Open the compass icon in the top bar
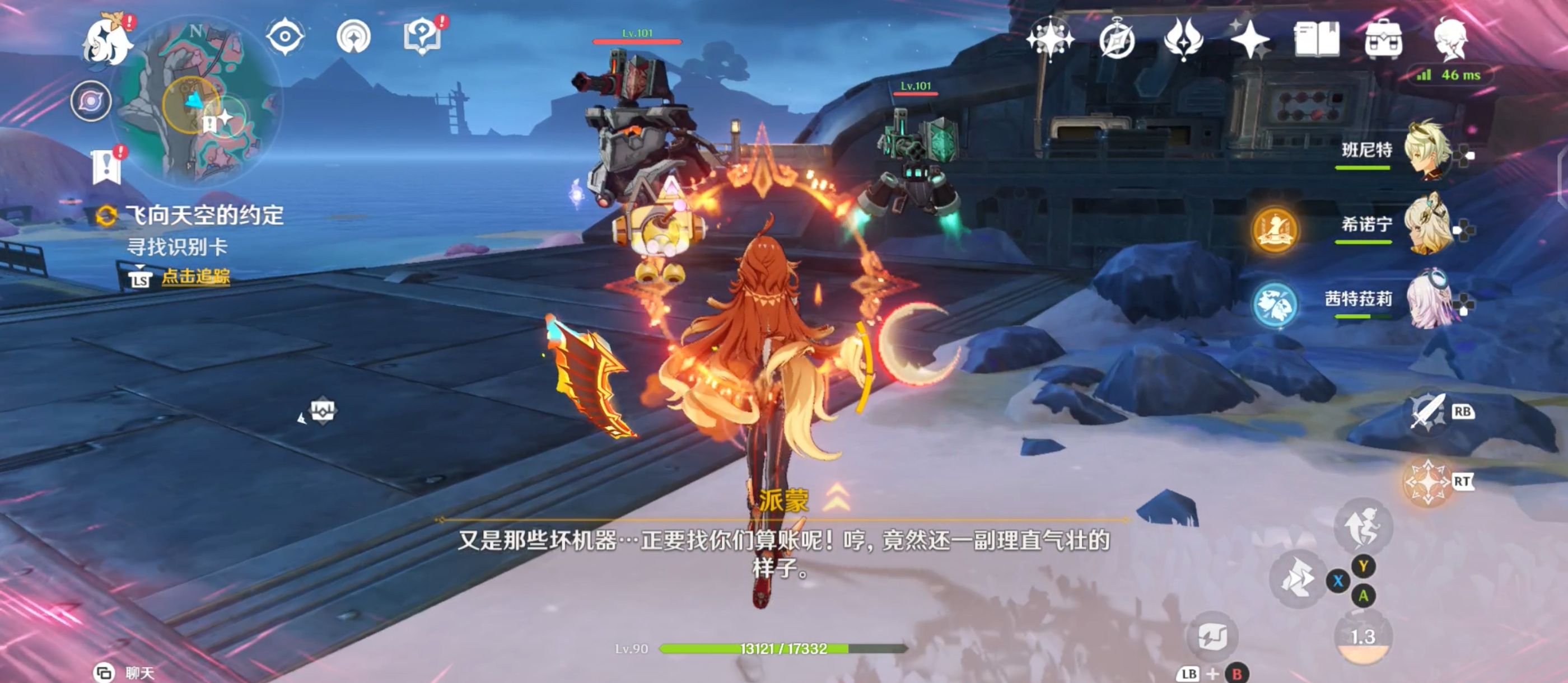 click(1116, 40)
